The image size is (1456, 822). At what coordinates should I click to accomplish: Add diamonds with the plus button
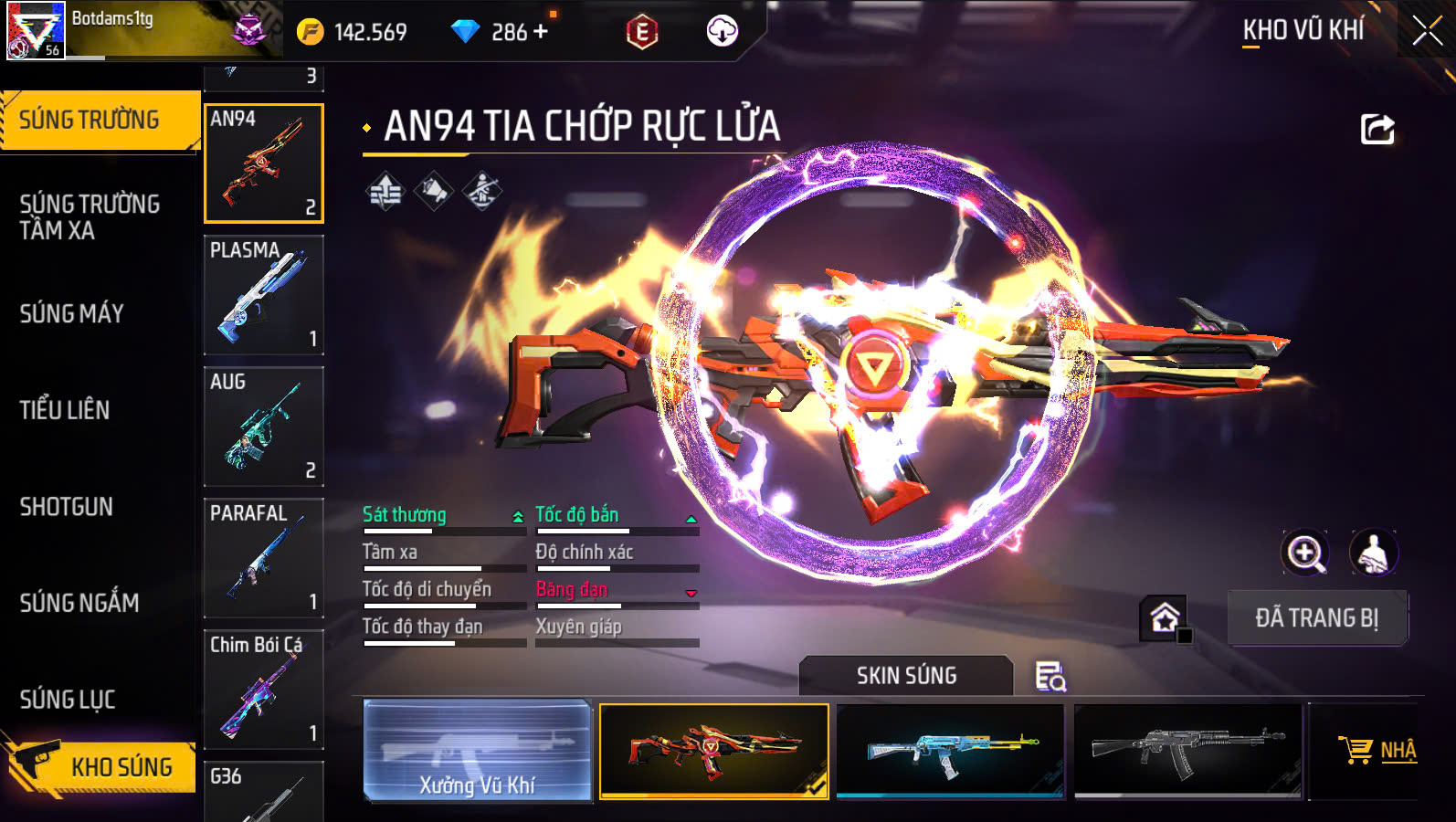click(x=541, y=32)
